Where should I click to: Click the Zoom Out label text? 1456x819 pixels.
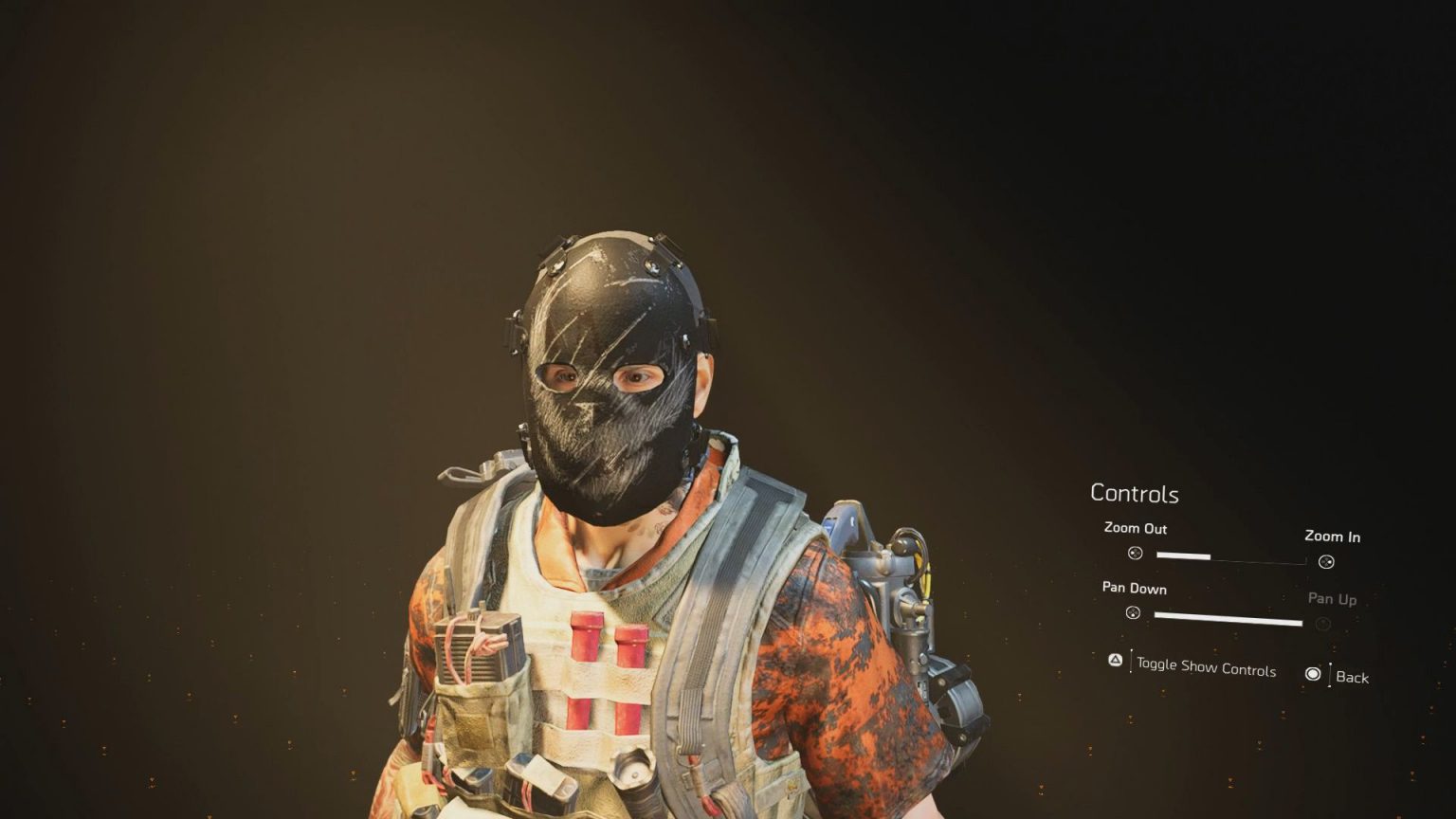(x=1137, y=529)
